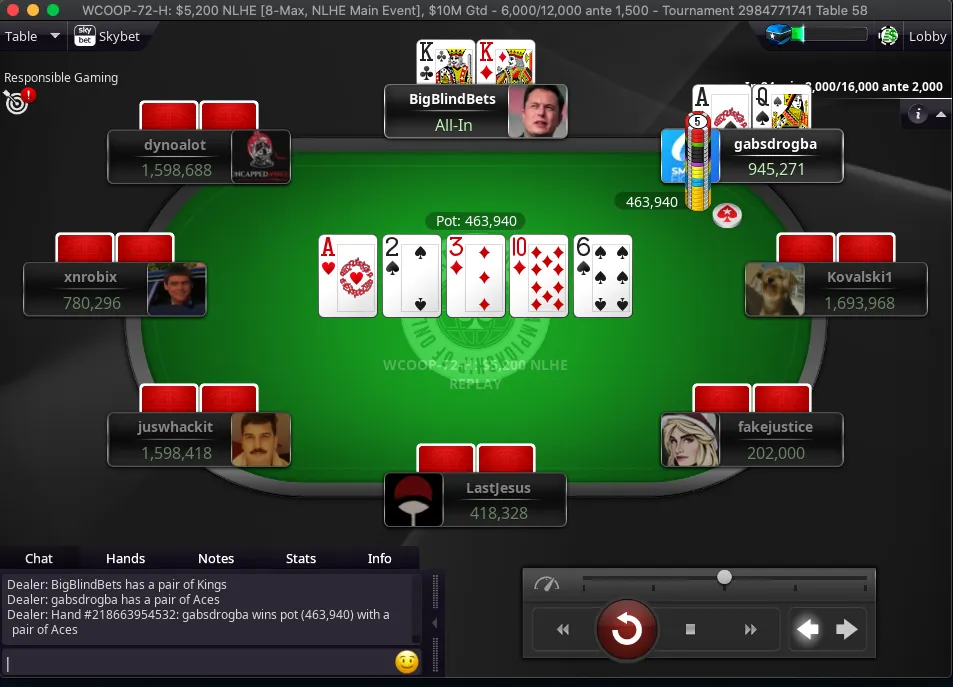
Task: Fast-forward the replay
Action: click(x=750, y=629)
